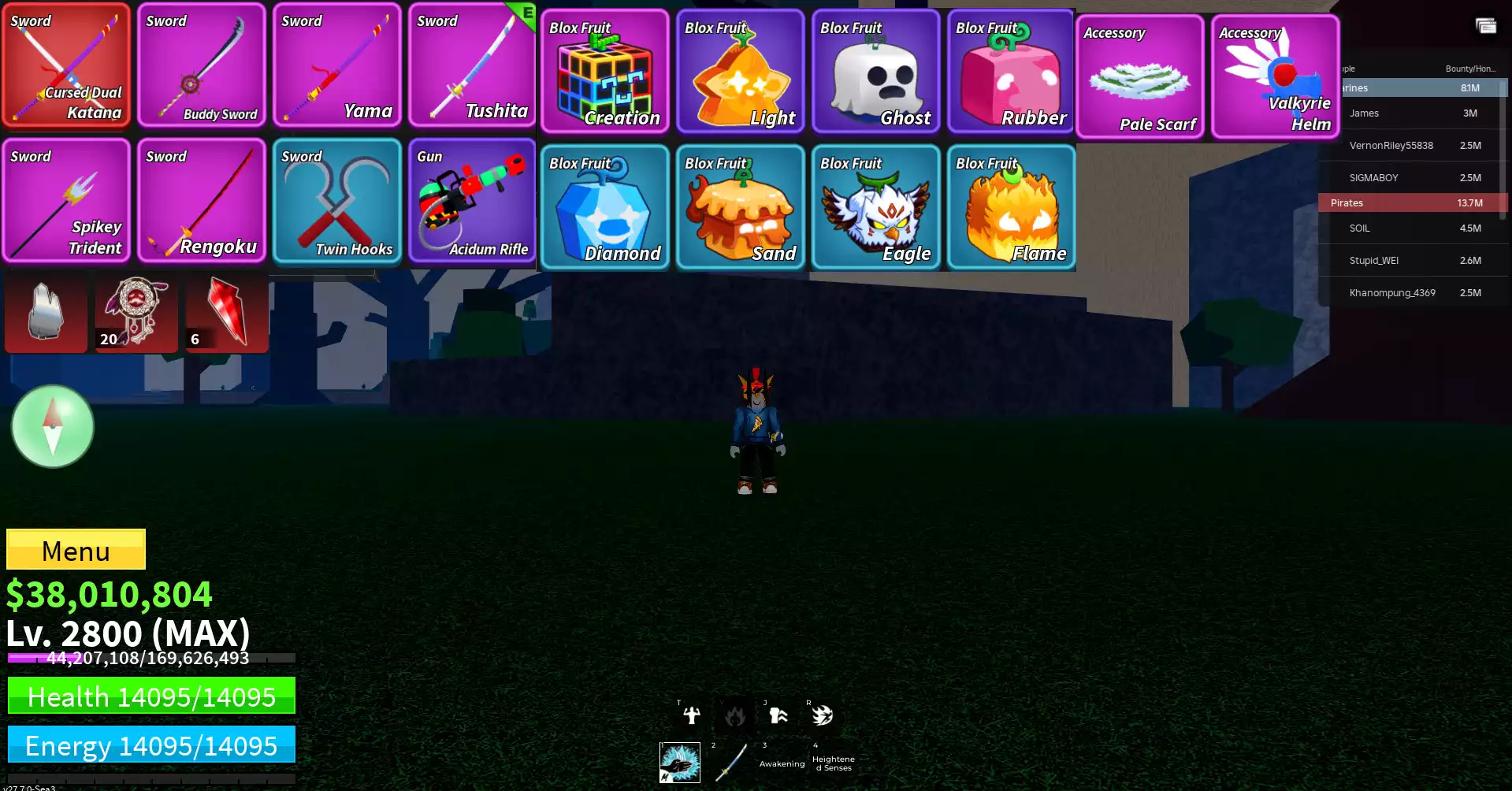The width and height of the screenshot is (1512, 791).
Task: Equip the Valkyrie Helm accessory
Action: coord(1274,75)
